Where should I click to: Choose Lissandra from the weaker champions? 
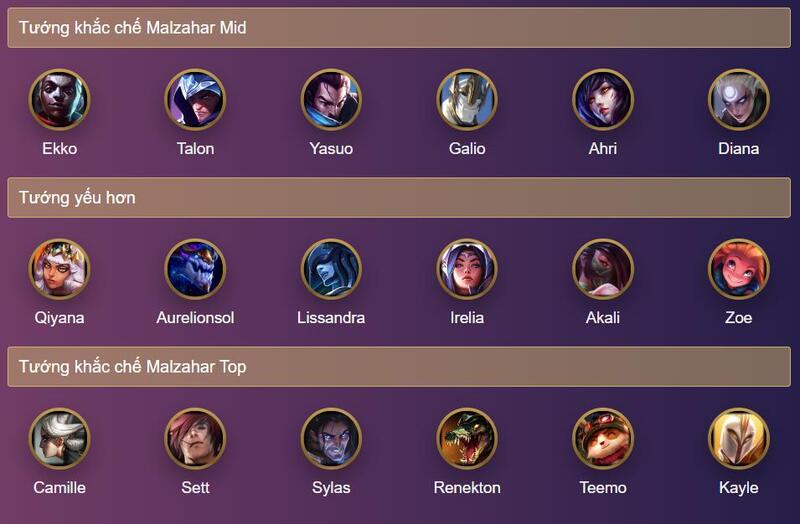pyautogui.click(x=331, y=268)
